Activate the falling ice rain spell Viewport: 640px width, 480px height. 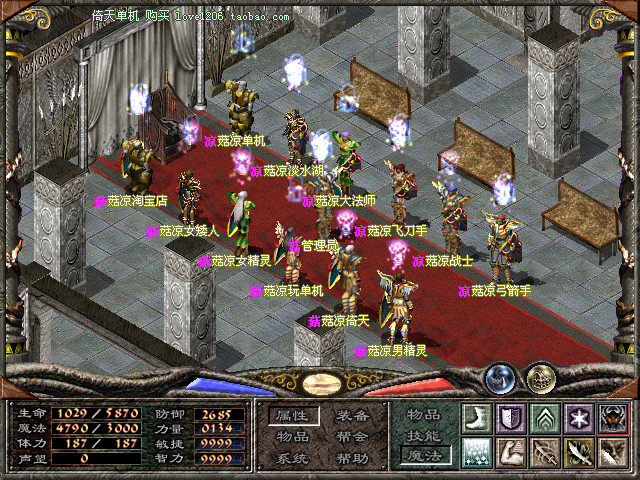477,452
